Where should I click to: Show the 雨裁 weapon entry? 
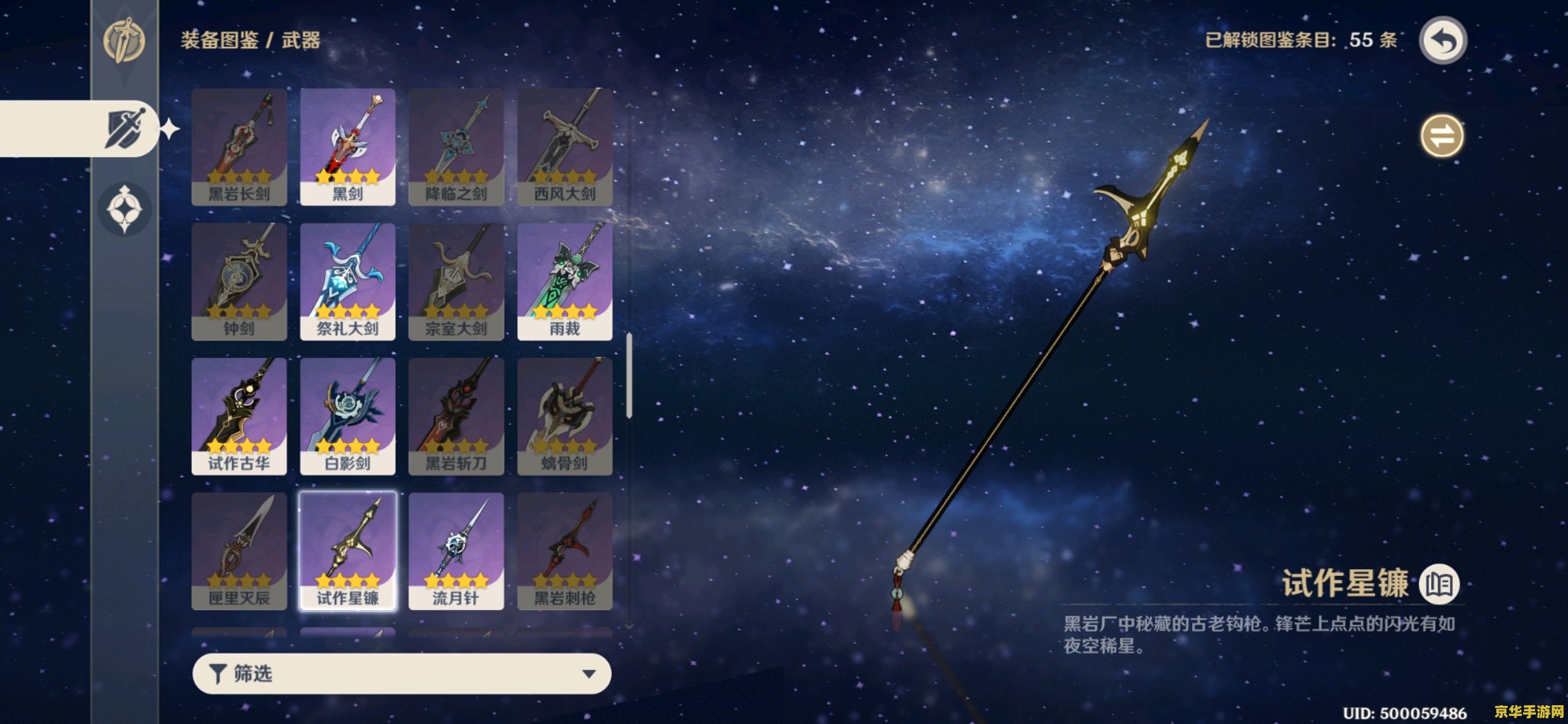(x=565, y=282)
